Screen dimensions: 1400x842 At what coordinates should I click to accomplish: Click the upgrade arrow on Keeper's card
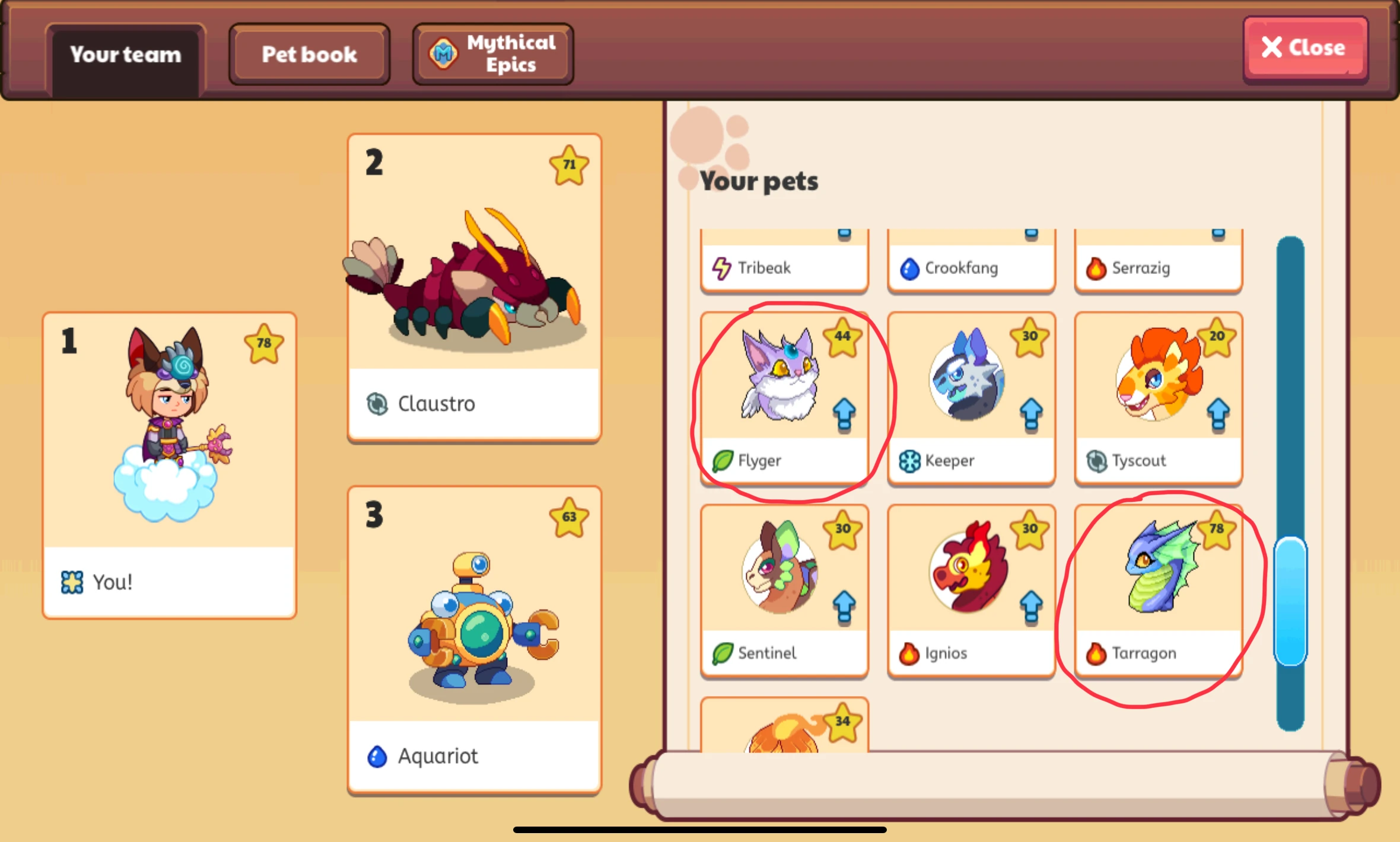(x=1031, y=414)
